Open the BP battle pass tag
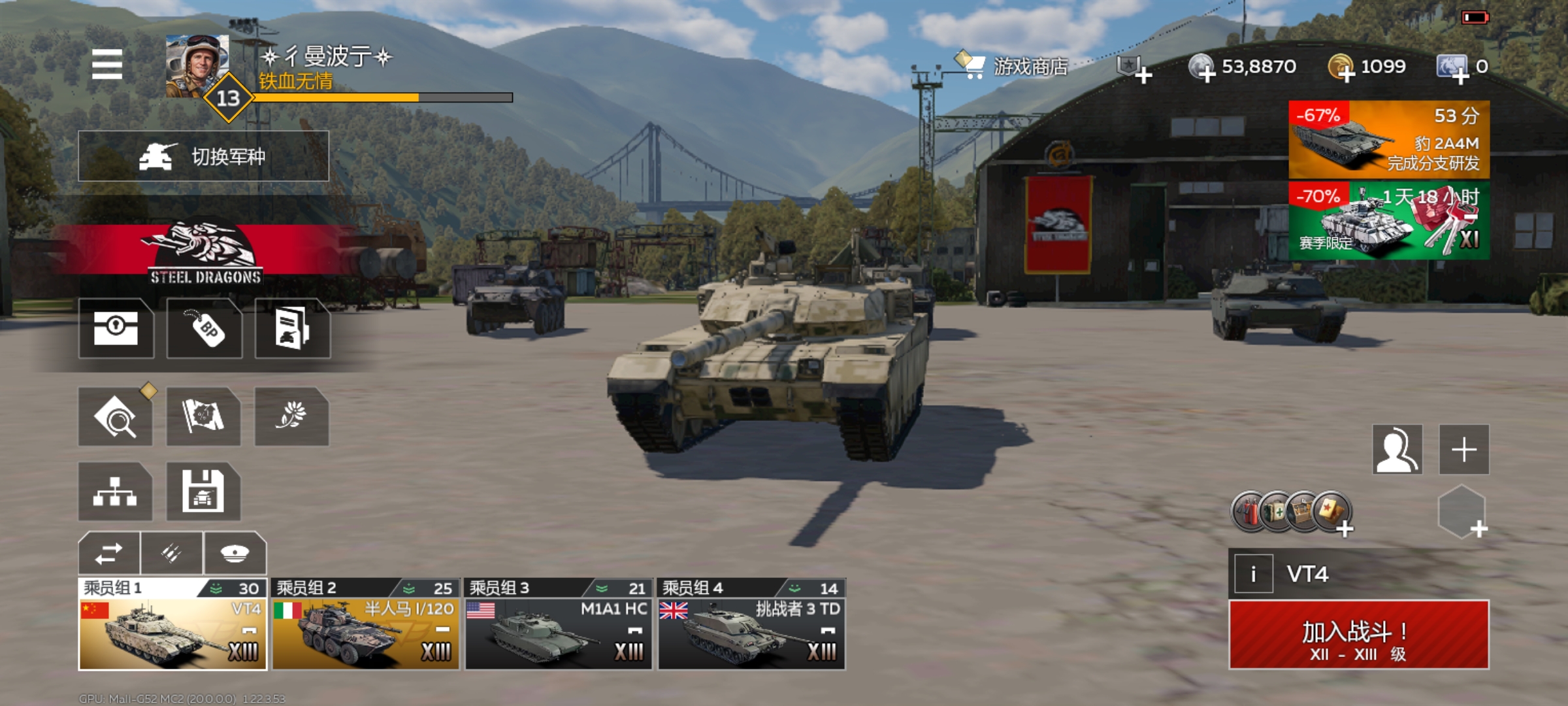This screenshot has height=706, width=1568. 204,328
